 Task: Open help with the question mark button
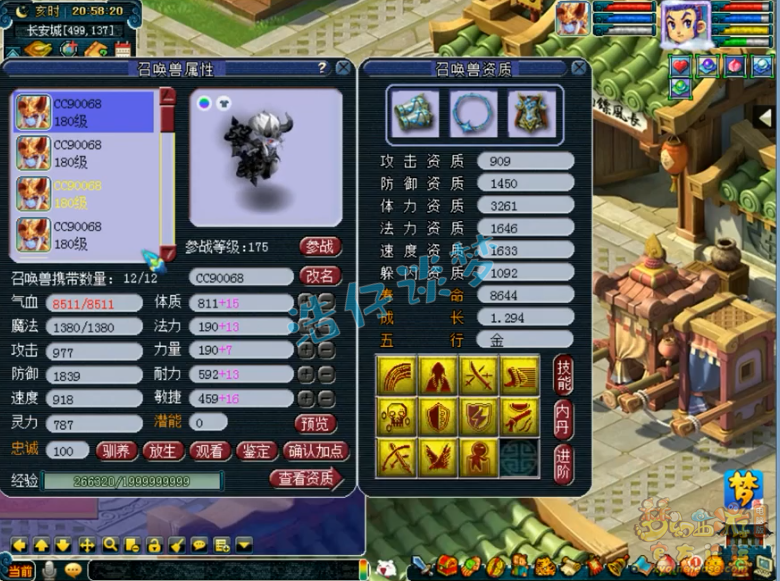(322, 68)
